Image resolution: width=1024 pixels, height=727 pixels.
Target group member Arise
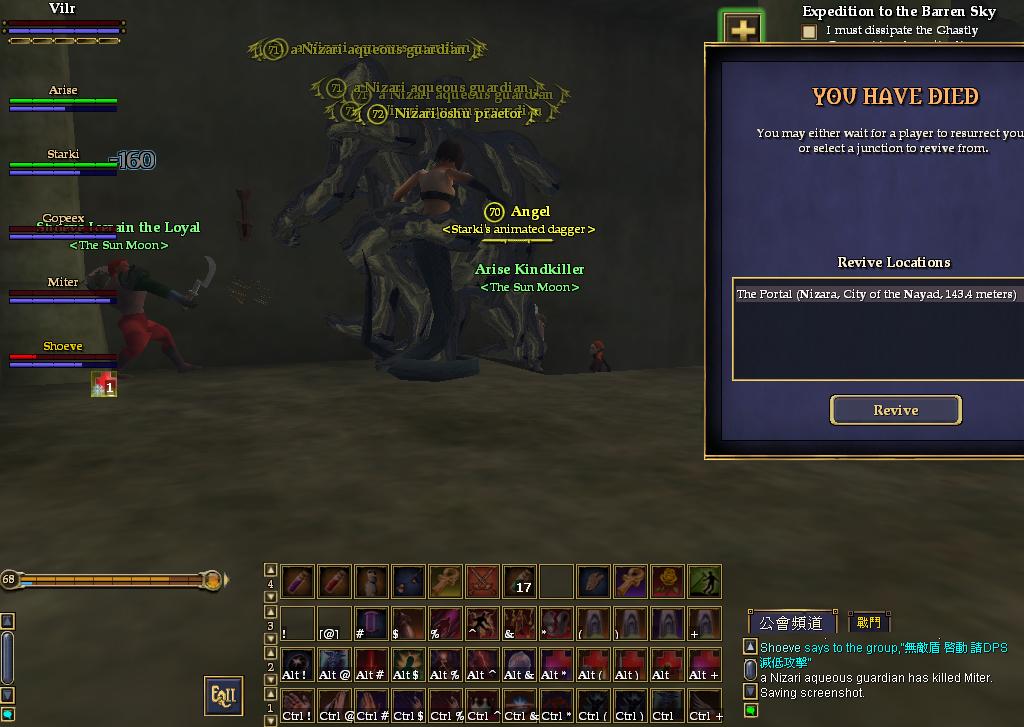click(x=63, y=96)
